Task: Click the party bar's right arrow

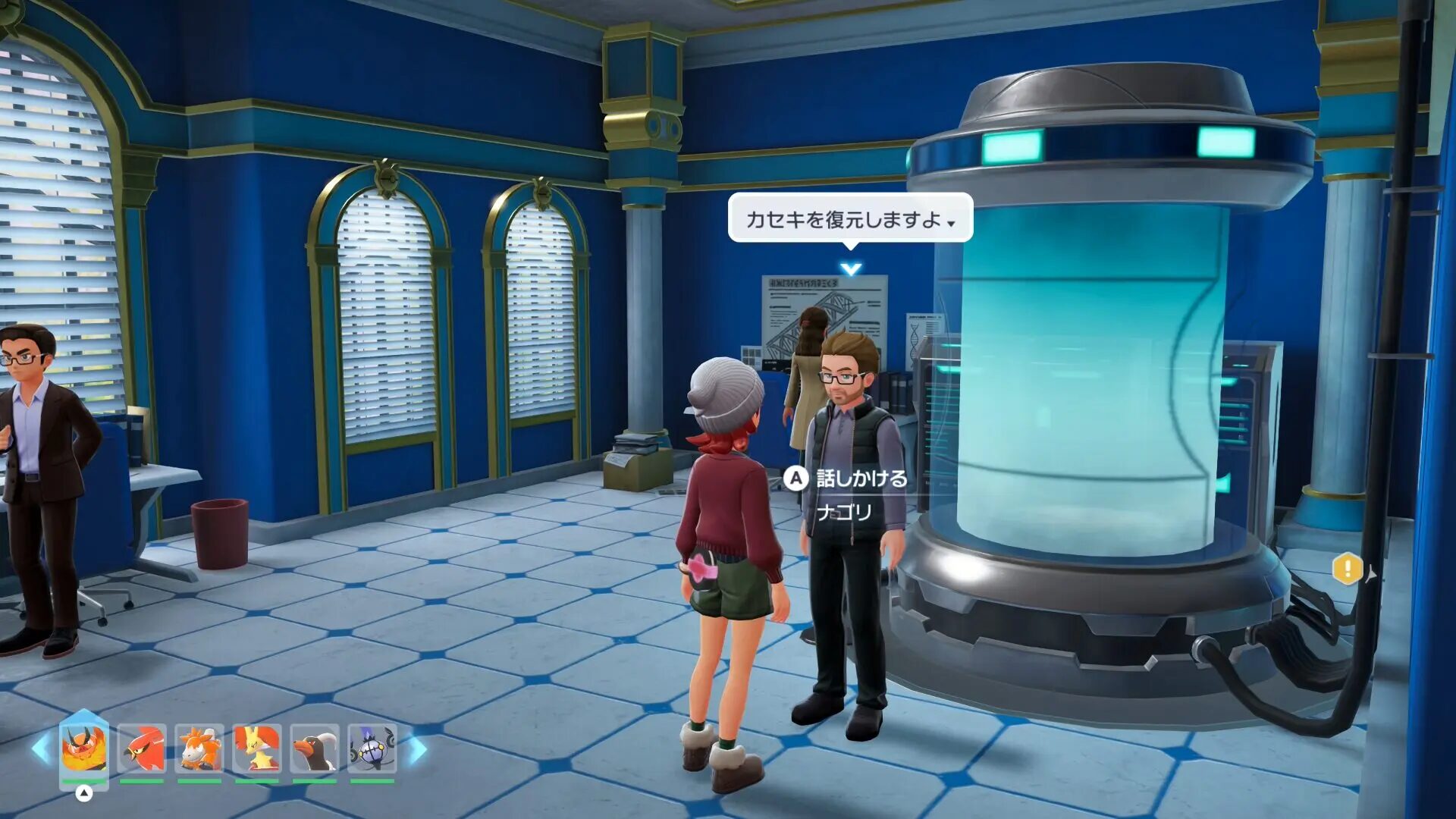Action: coord(418,749)
